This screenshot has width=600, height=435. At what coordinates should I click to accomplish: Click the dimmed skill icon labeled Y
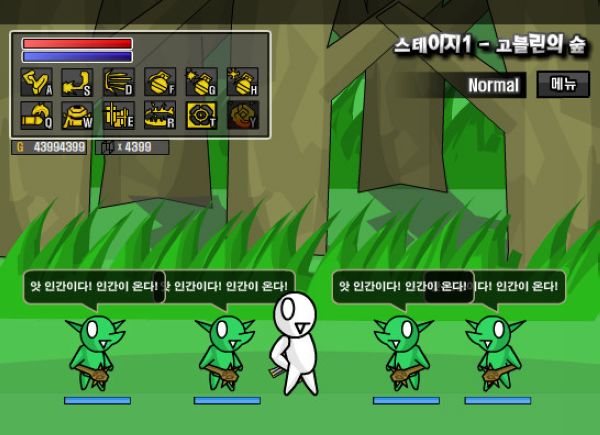(x=242, y=116)
